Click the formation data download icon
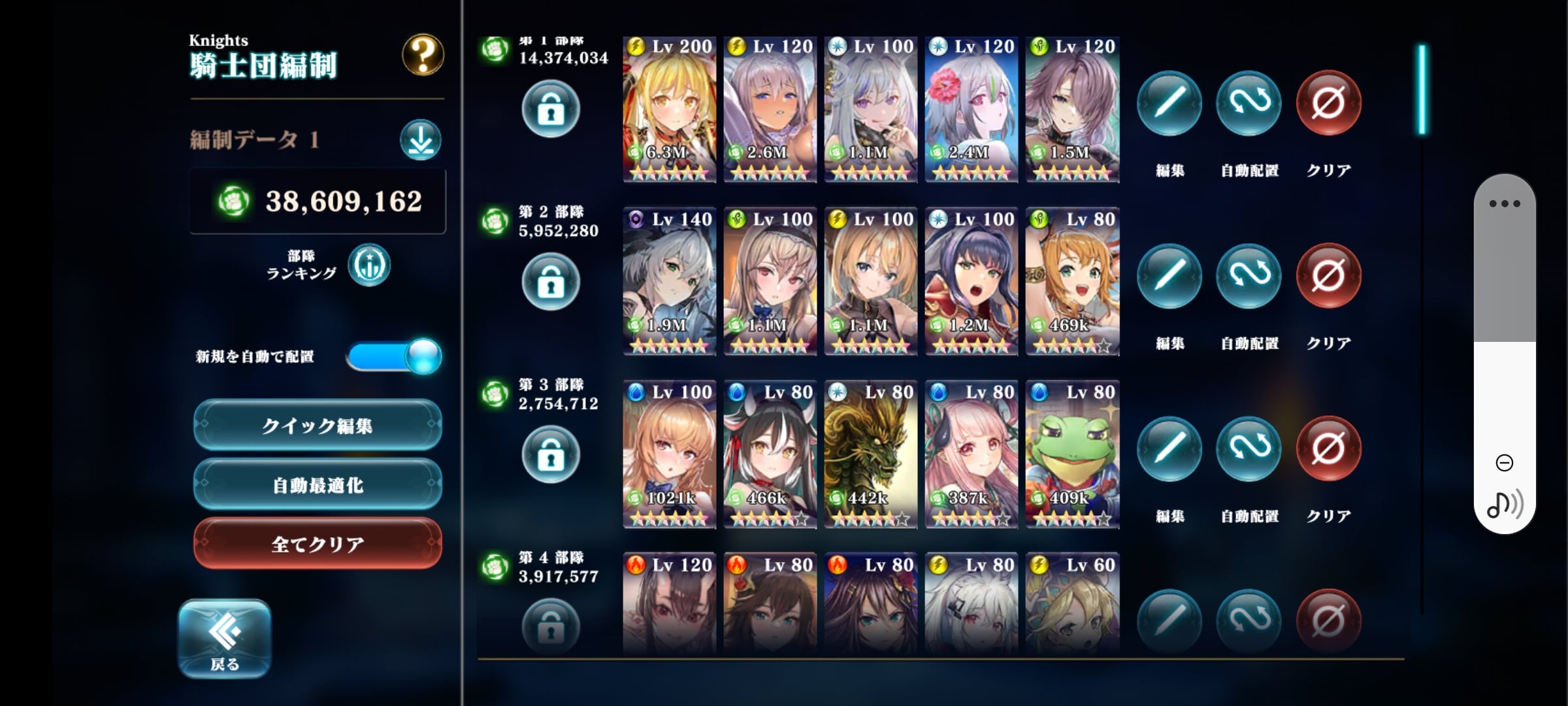The image size is (1568, 706). (x=420, y=139)
